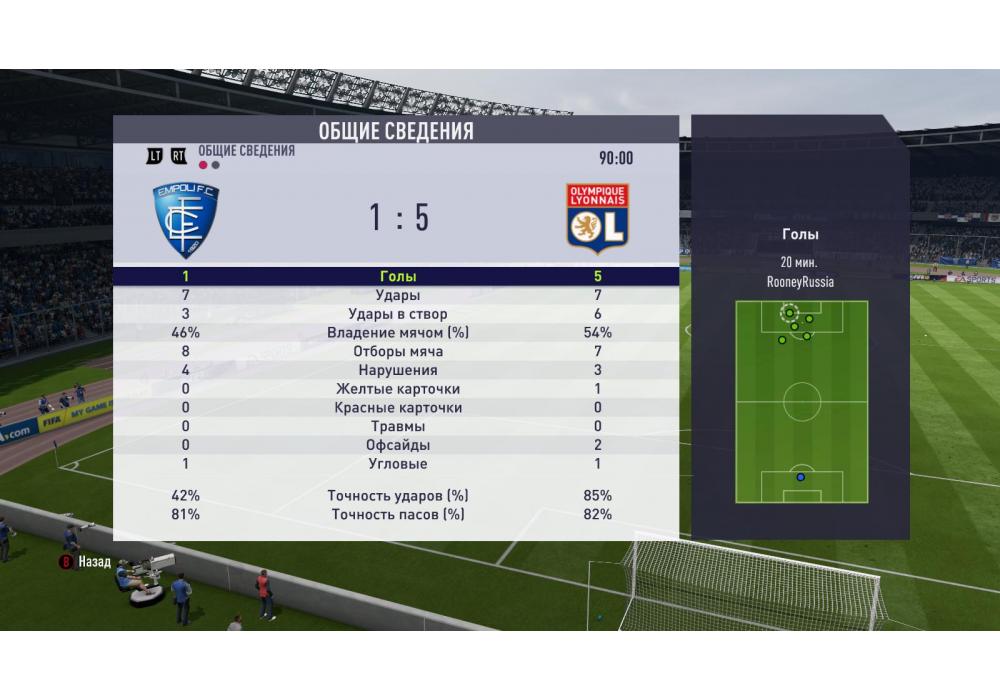The height and width of the screenshot is (700, 1000).
Task: Switch to the second page indicator dot
Action: point(215,165)
